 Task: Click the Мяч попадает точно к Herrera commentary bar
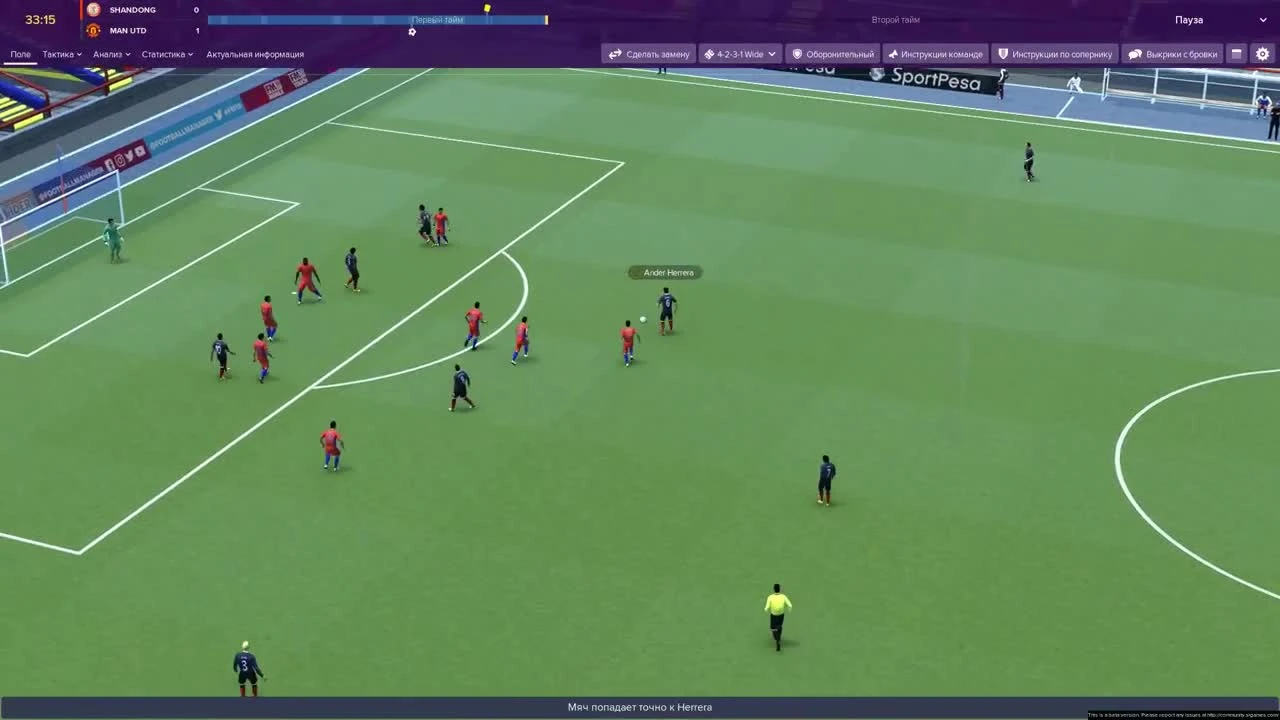(x=640, y=707)
